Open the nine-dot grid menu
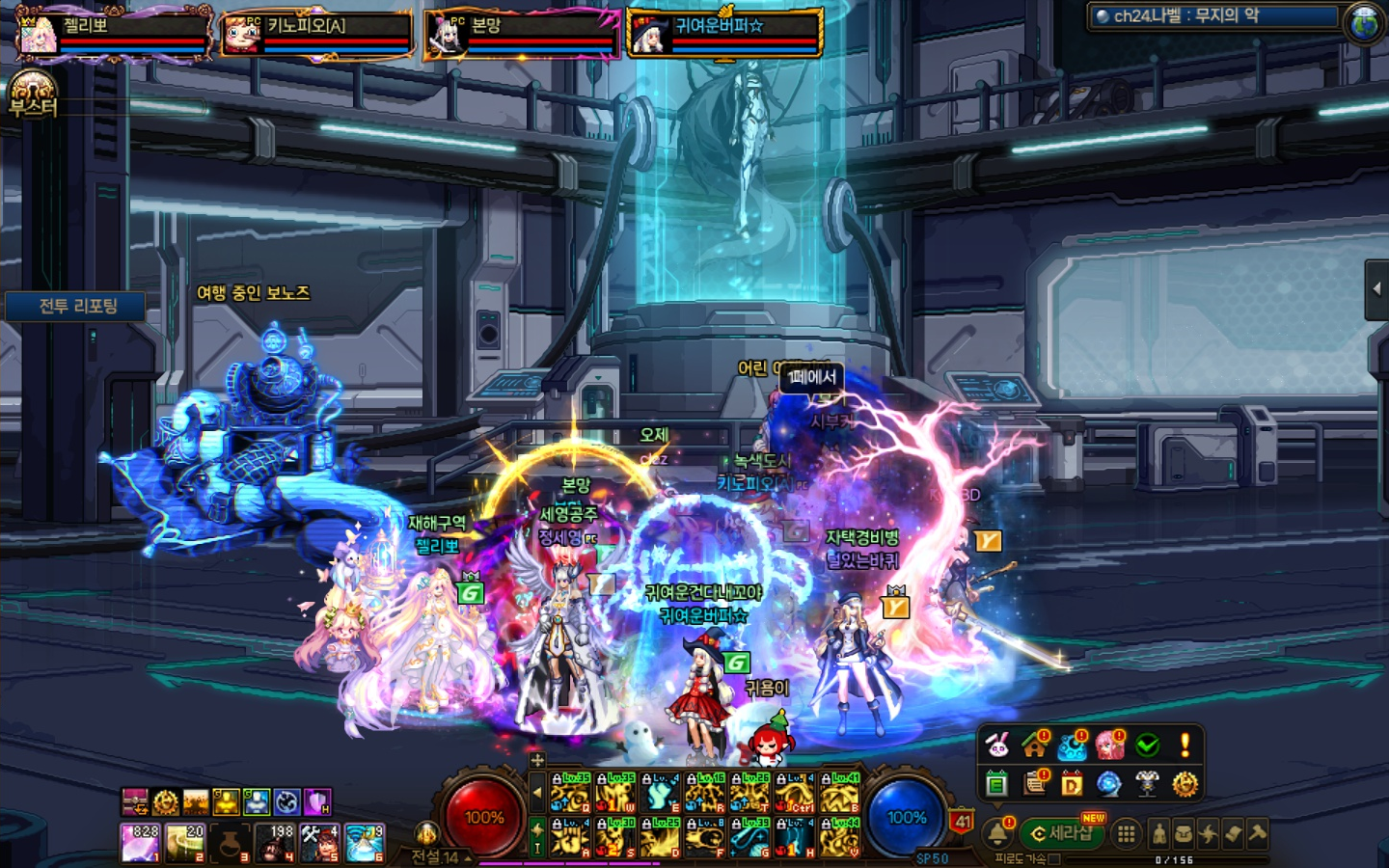Screen dimensions: 1389x868 [x=1125, y=834]
